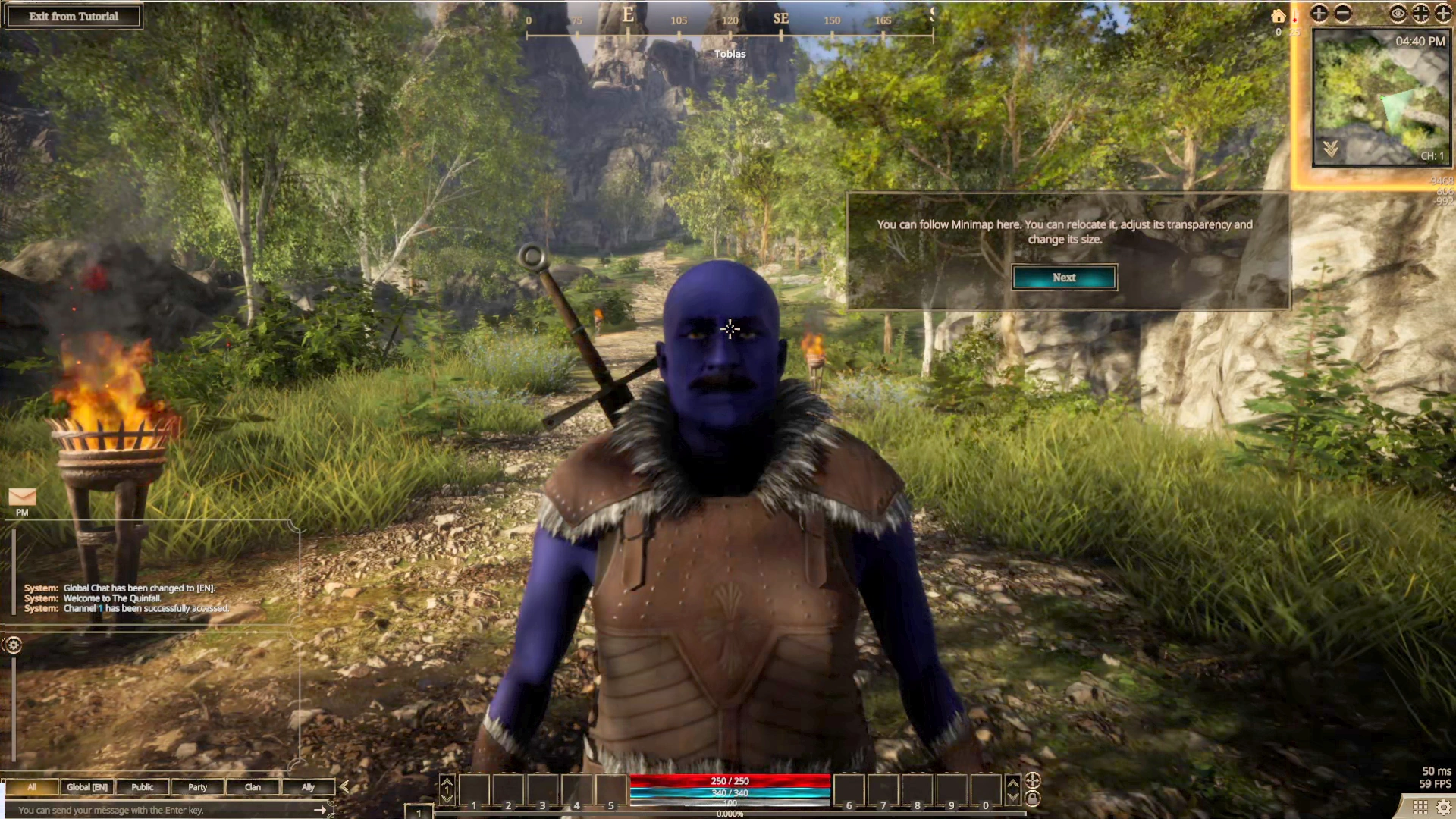Click Next in the minimap tutorial prompt

pos(1063,278)
